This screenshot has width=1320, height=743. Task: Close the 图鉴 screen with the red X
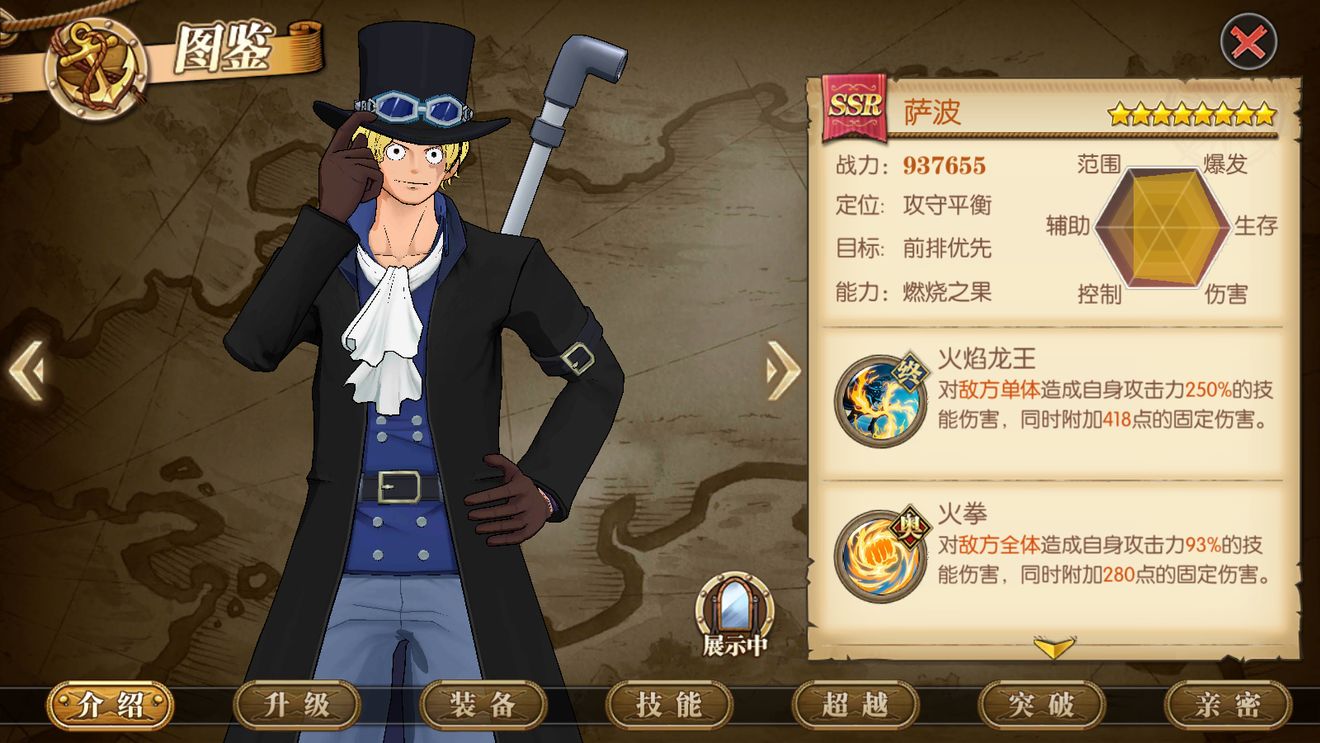(x=1247, y=45)
